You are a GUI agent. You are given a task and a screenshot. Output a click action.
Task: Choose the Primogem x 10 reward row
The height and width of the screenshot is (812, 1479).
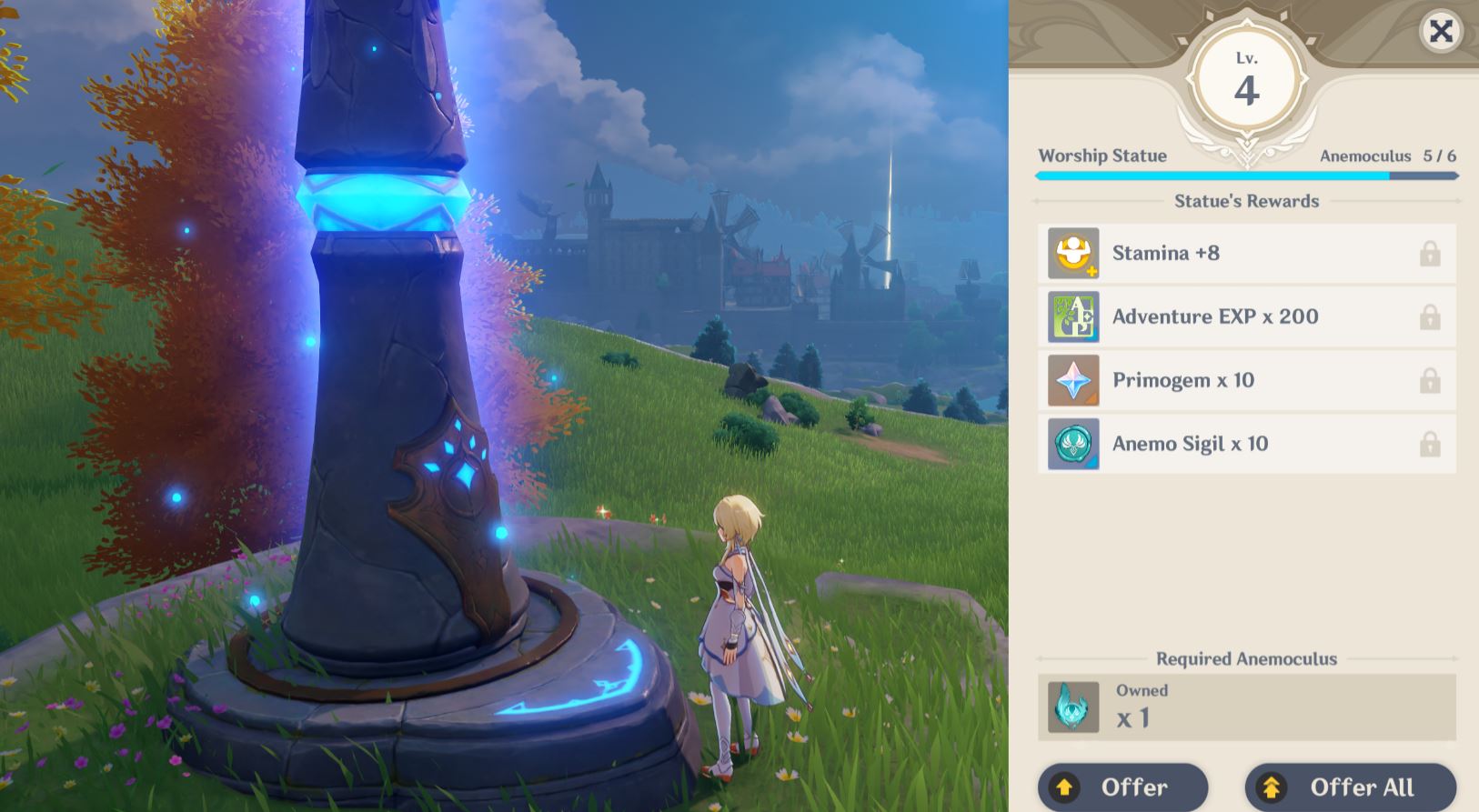tap(1246, 381)
